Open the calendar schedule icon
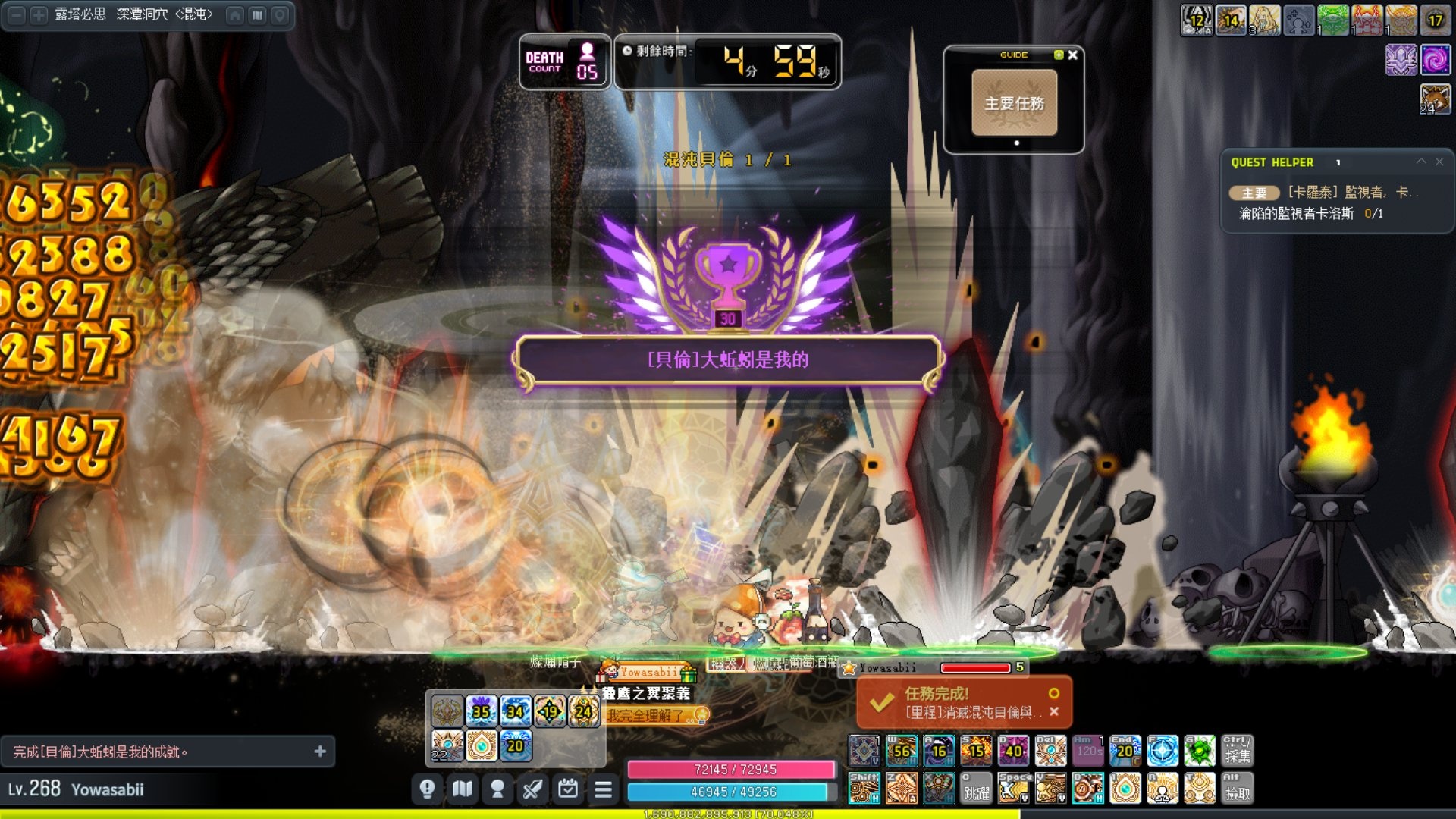 click(568, 789)
